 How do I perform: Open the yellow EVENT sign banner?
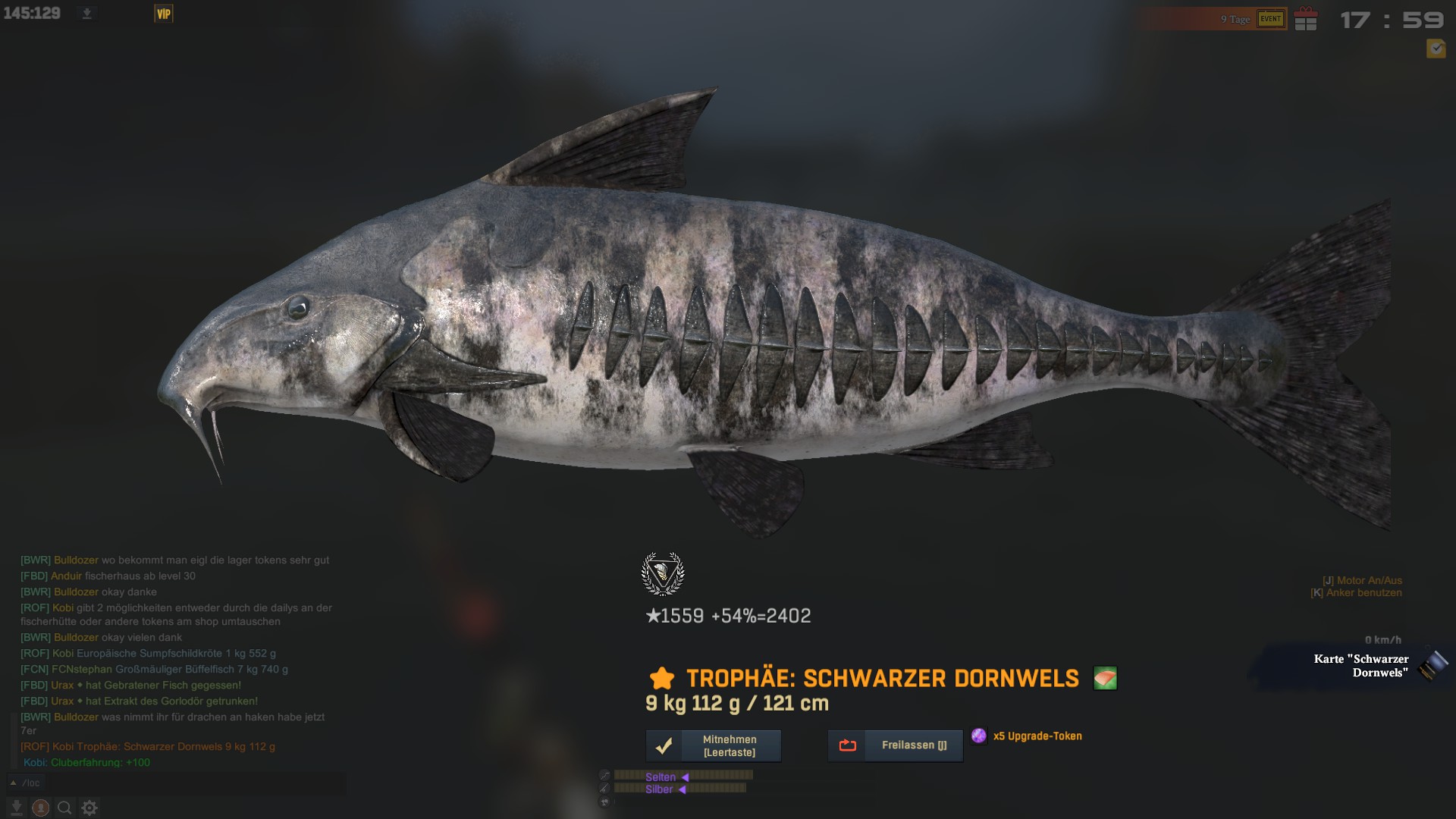[1271, 19]
